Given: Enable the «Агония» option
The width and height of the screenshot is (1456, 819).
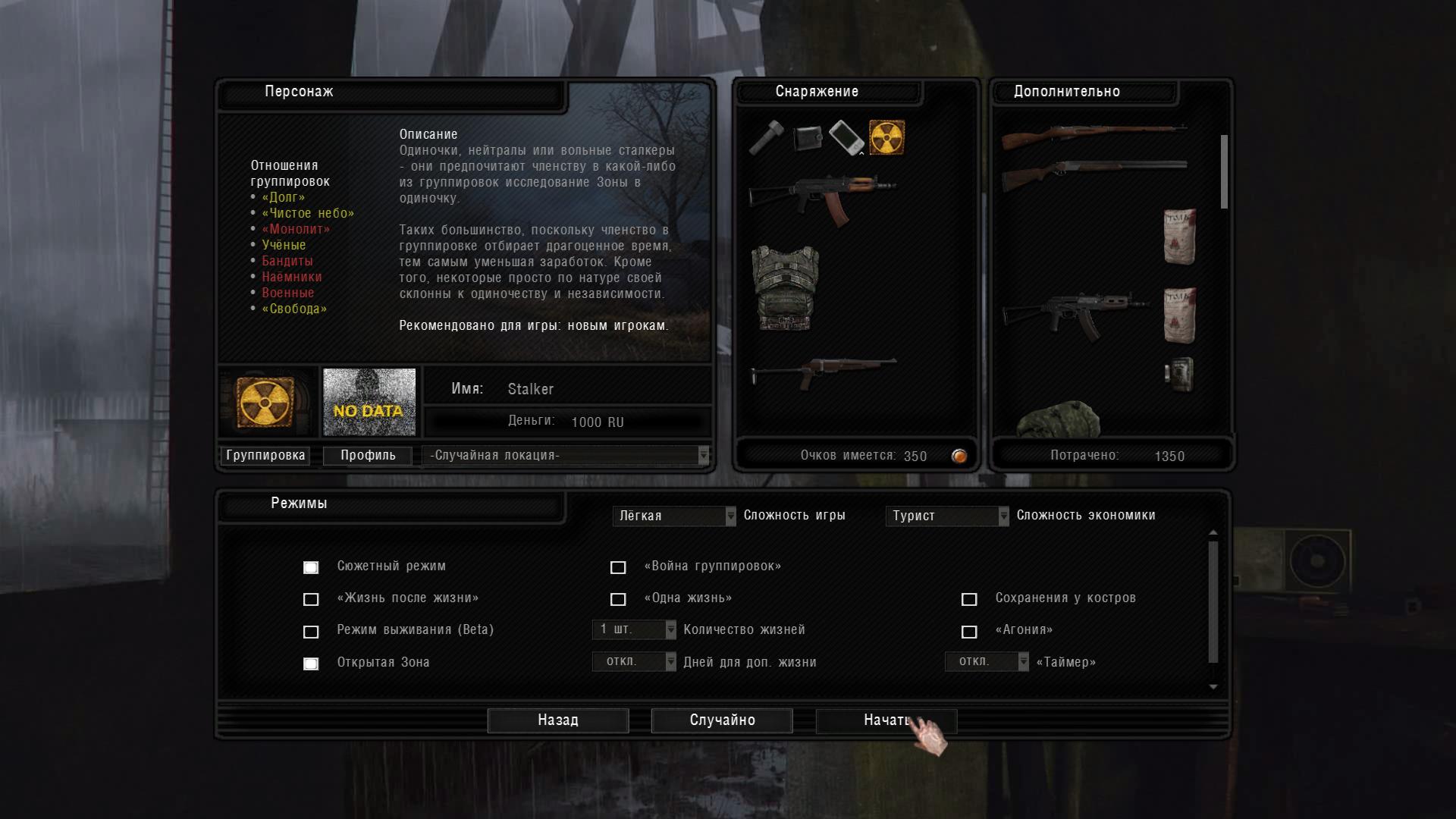Looking at the screenshot, I should point(969,631).
